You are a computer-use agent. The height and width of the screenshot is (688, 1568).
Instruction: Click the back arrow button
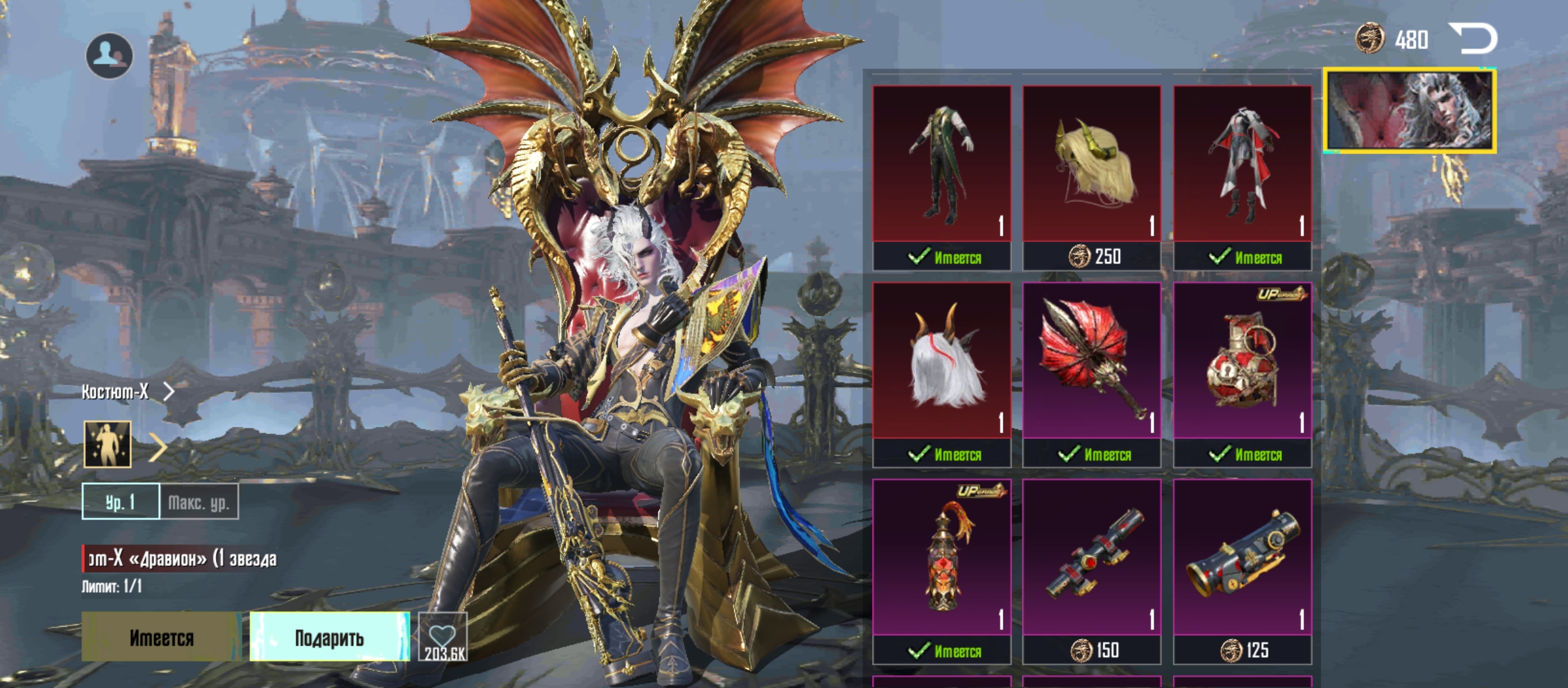tap(1473, 38)
